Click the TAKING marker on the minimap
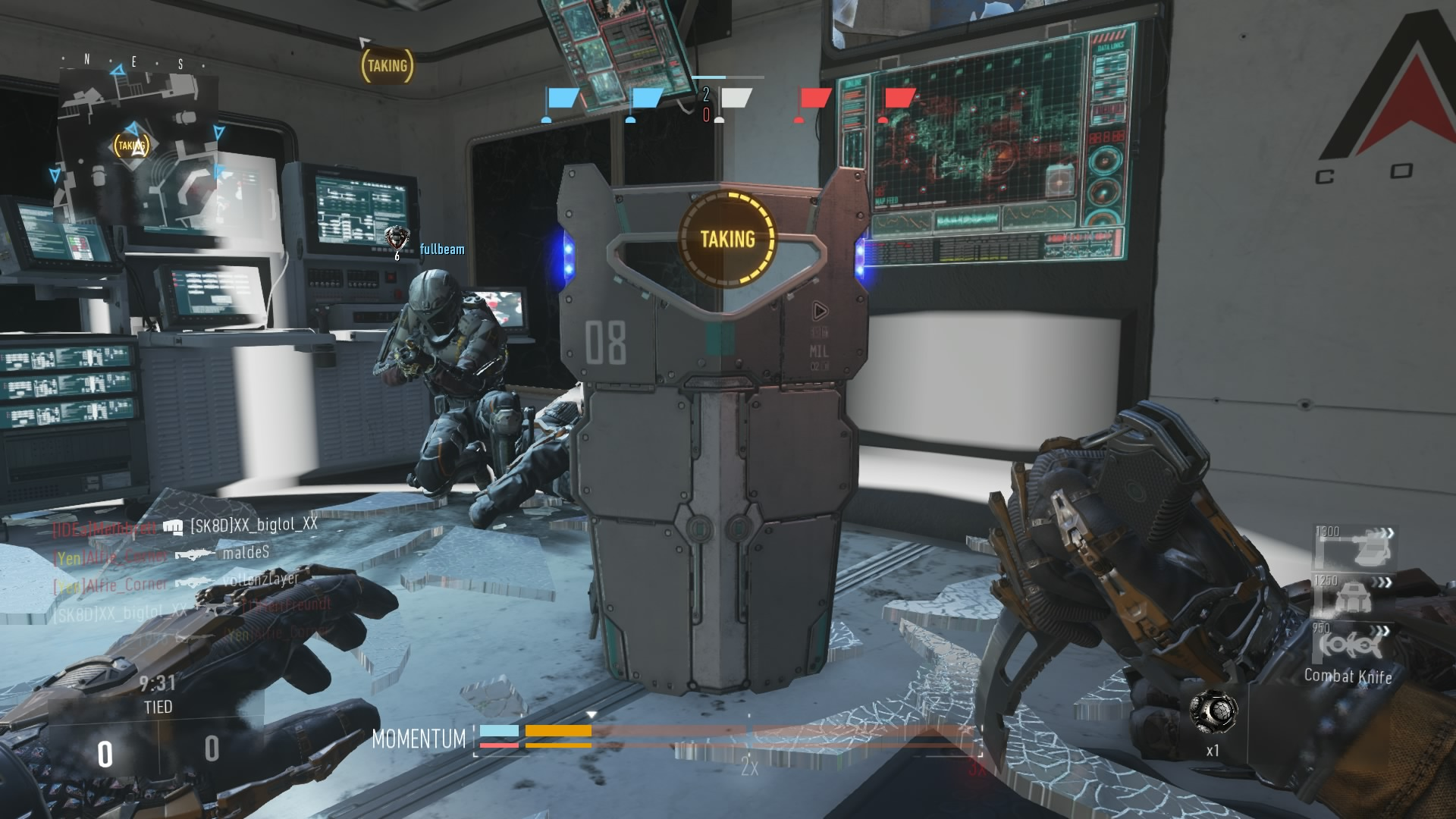 point(131,145)
